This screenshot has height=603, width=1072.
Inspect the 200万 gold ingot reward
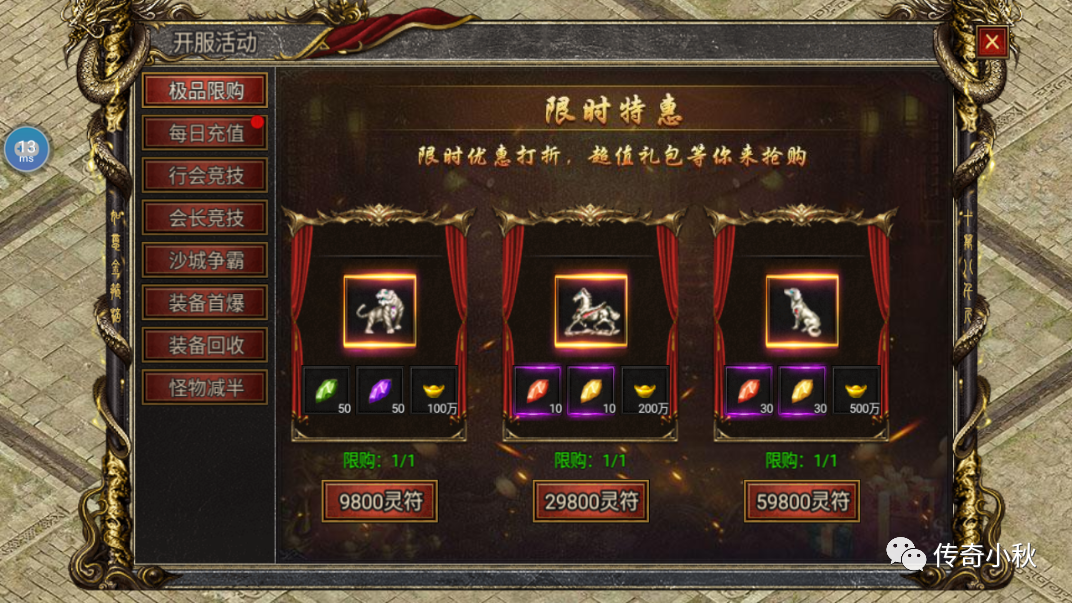click(645, 390)
